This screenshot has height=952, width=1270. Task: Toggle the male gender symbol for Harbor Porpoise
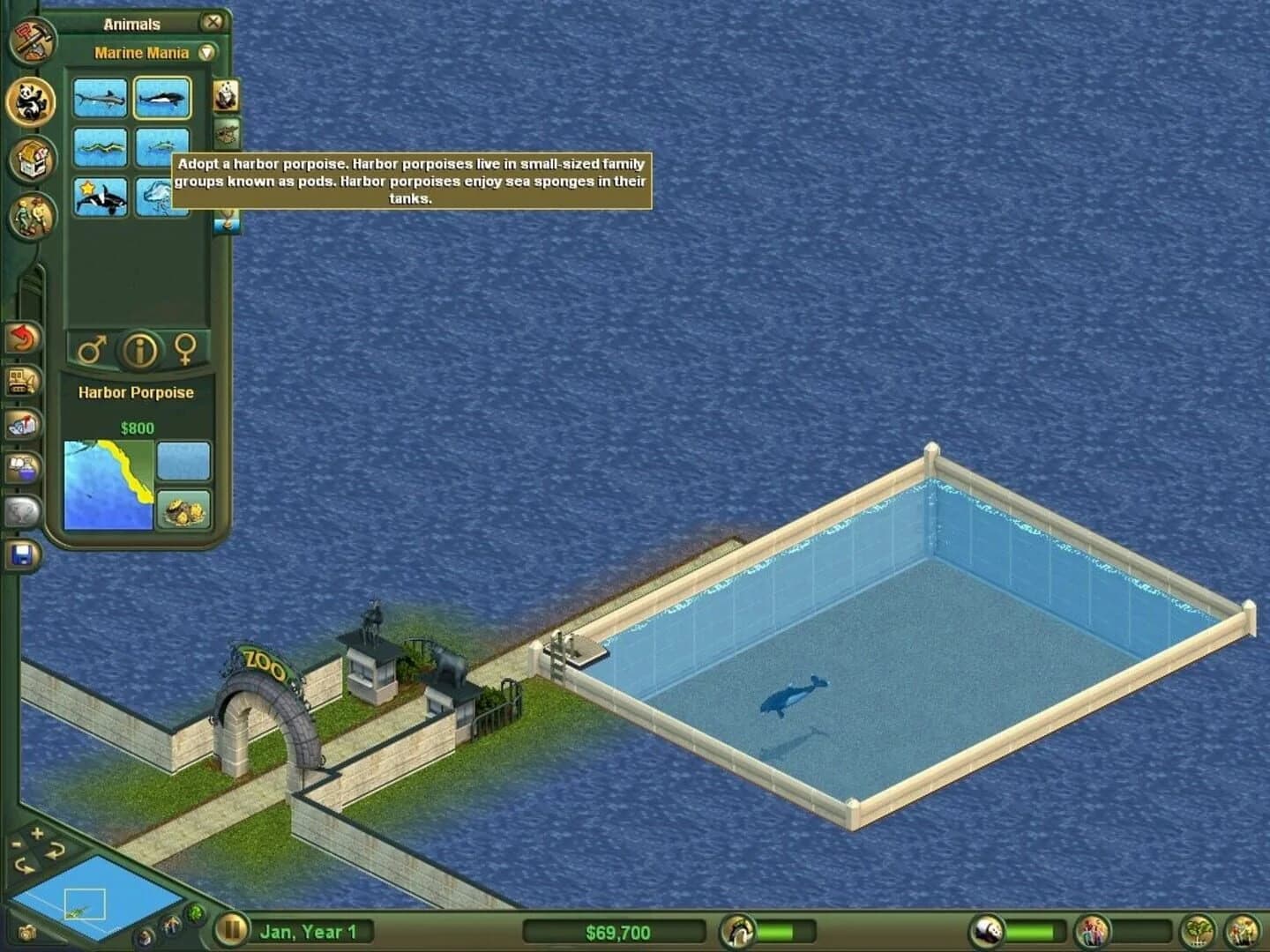93,348
